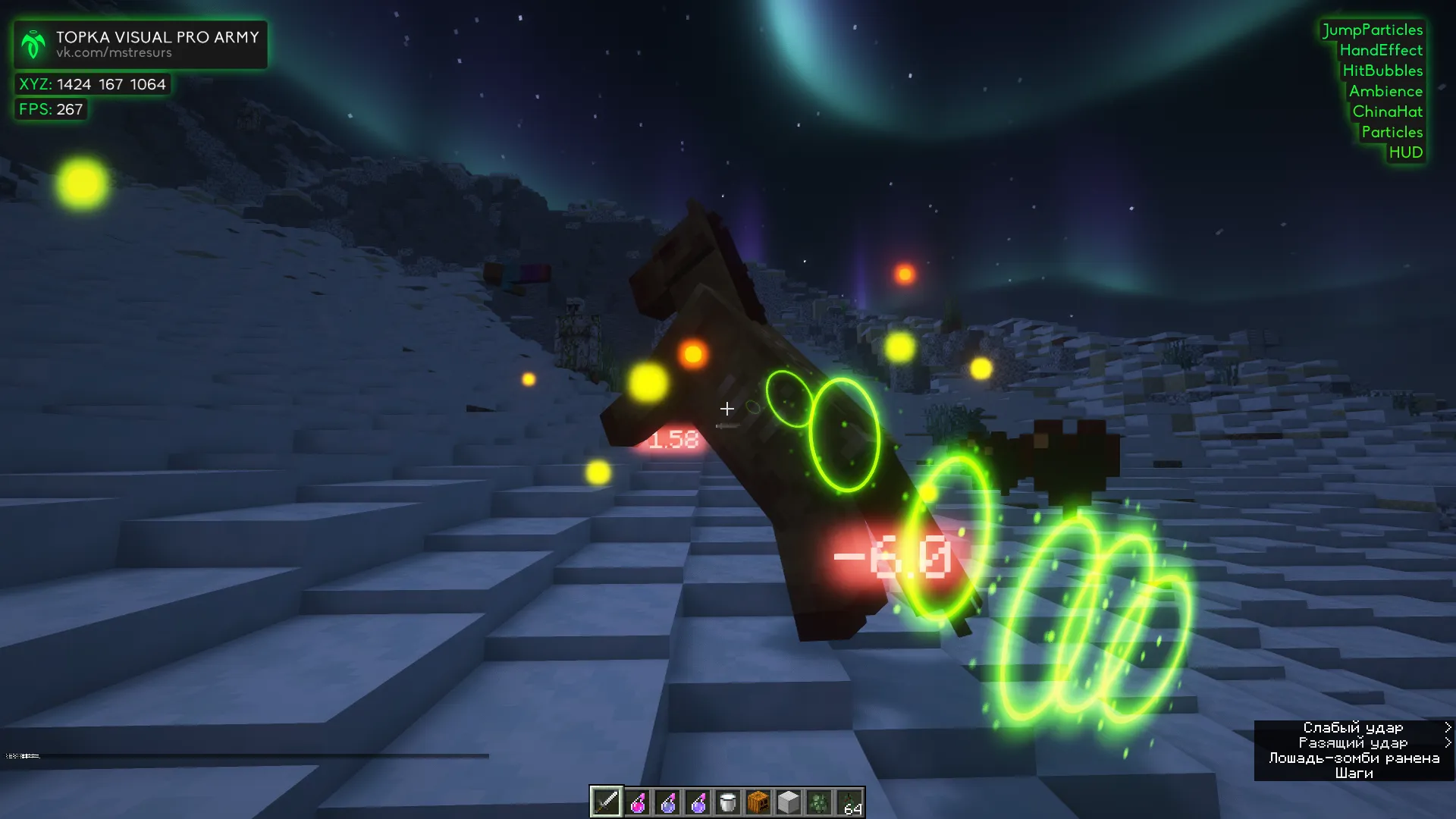Choose the white bucket hotbar slot
This screenshot has height=819, width=1456.
tap(728, 802)
